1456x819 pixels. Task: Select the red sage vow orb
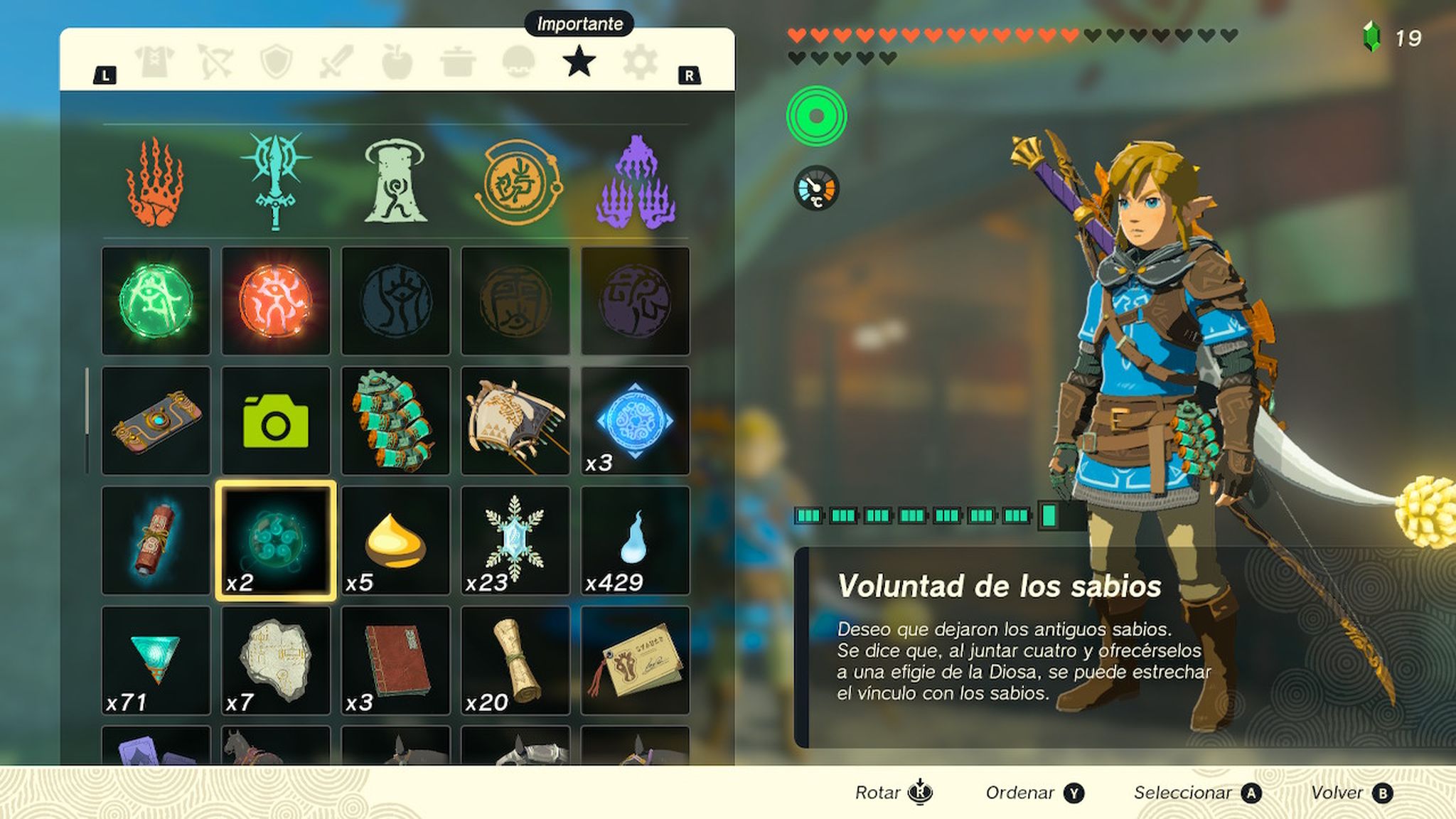(276, 299)
